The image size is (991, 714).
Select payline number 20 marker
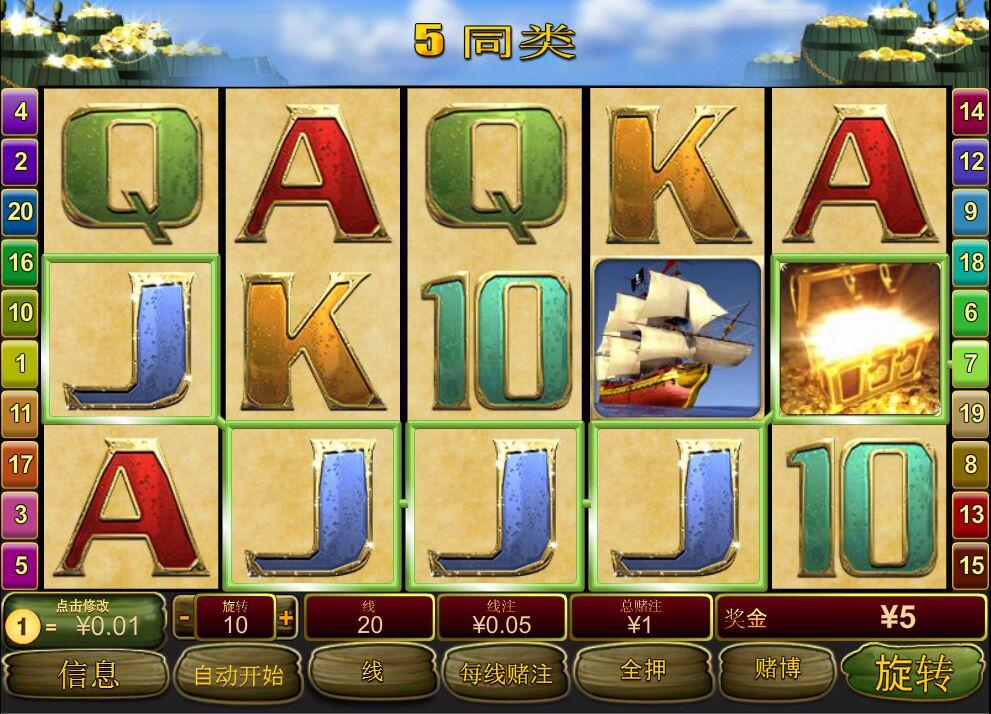[20, 211]
